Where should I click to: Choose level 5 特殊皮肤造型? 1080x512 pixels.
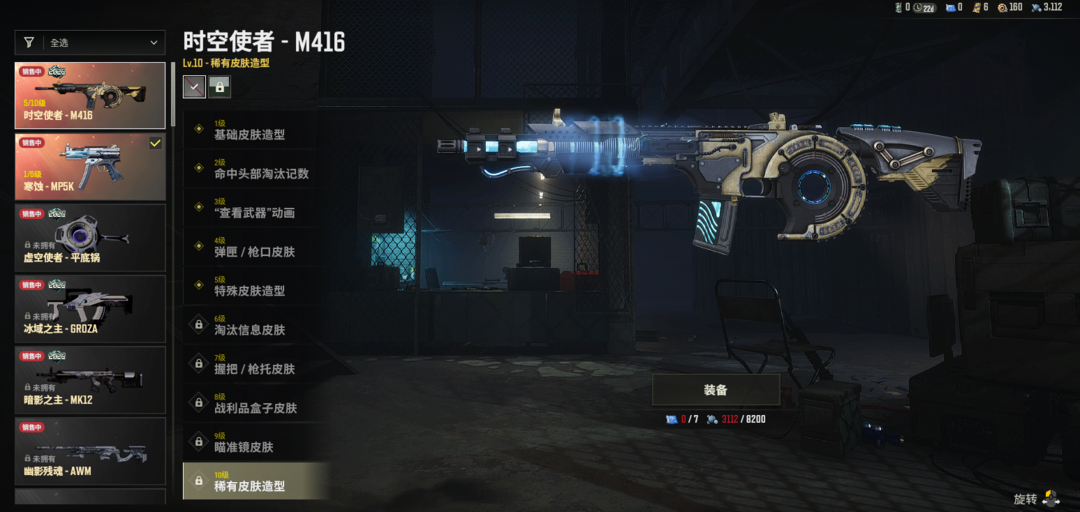(x=256, y=287)
